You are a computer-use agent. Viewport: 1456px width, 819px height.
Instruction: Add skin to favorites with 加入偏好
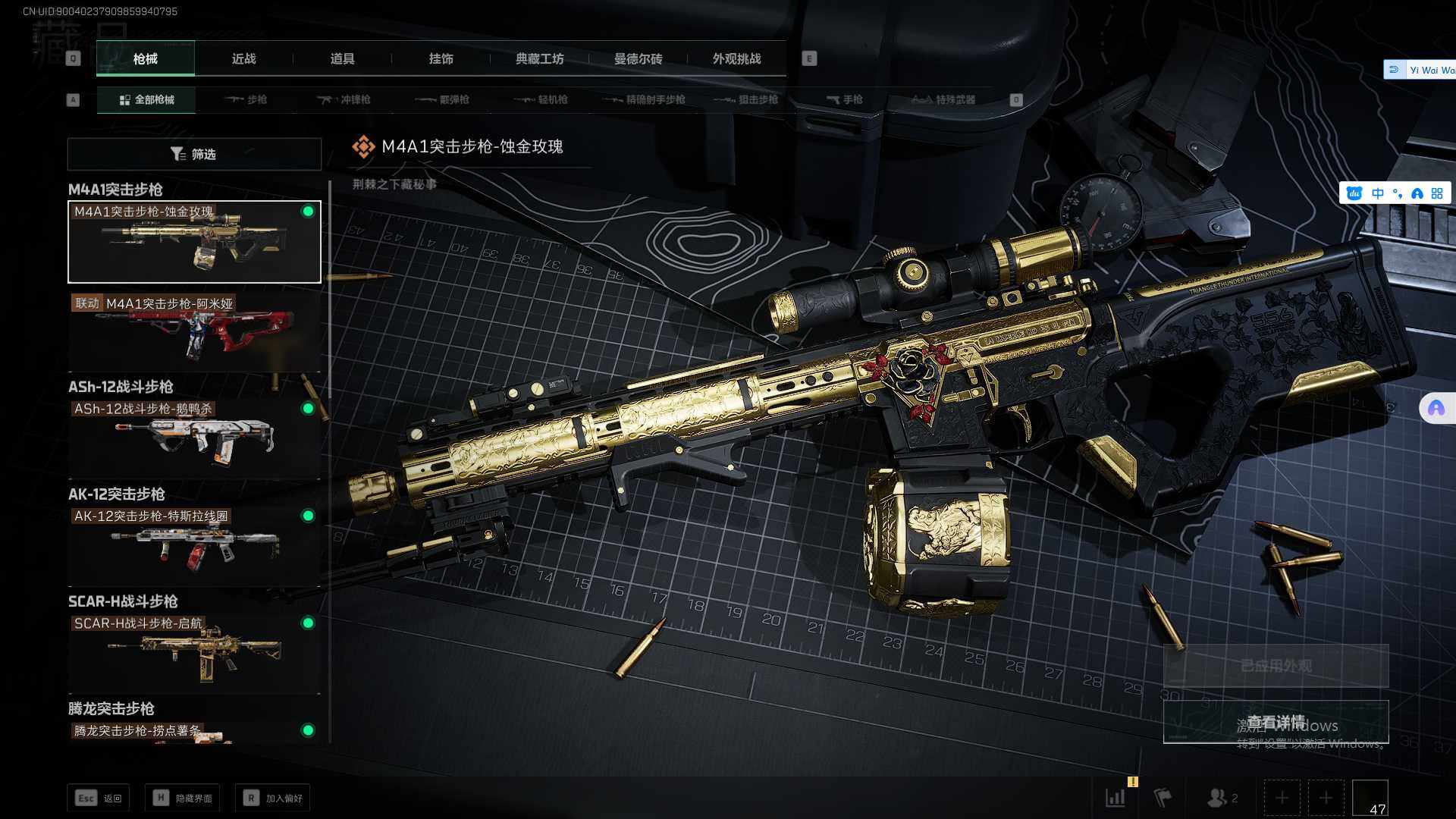(273, 798)
